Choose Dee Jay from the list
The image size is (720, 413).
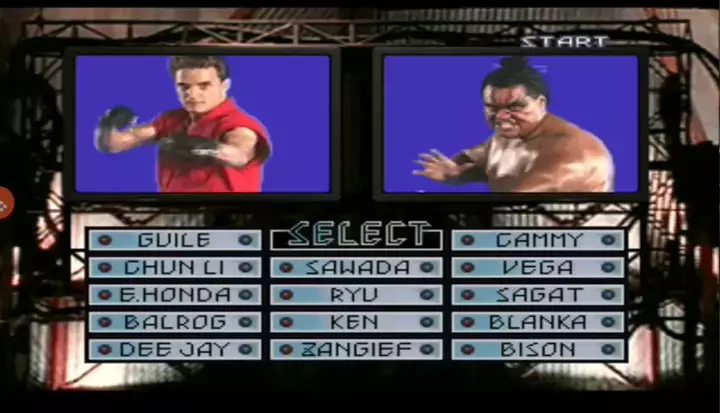[174, 350]
